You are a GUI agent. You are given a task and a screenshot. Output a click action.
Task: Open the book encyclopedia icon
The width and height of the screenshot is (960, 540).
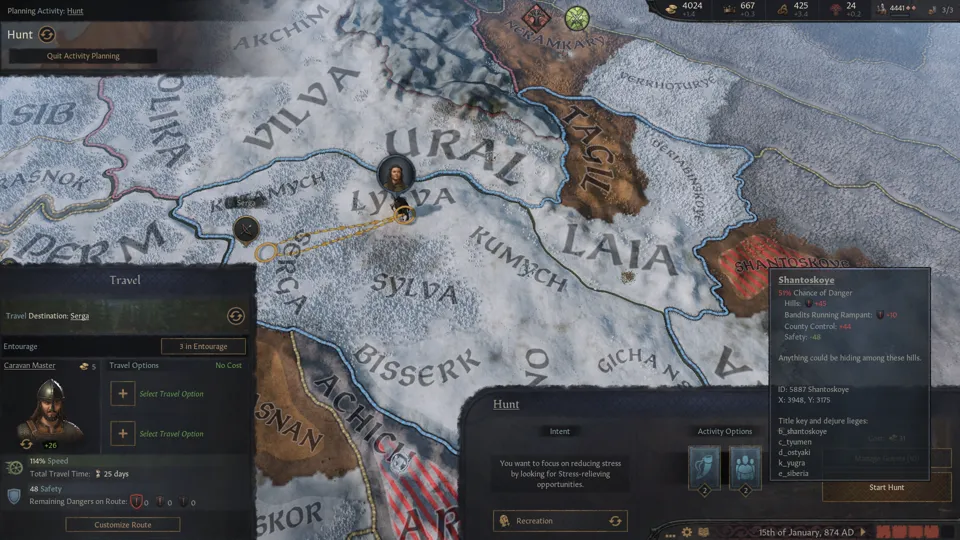pos(703,532)
